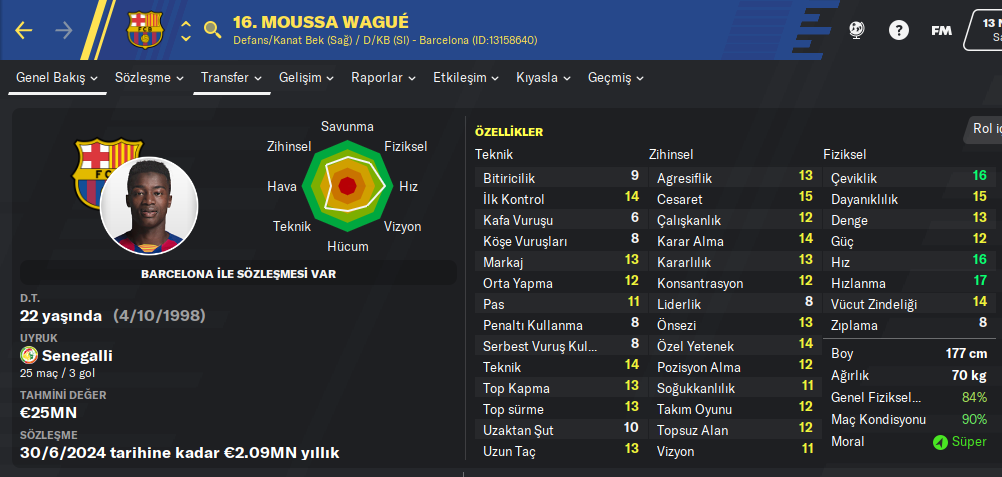Open the Raporlar menu
1002x477 pixels.
tap(383, 77)
